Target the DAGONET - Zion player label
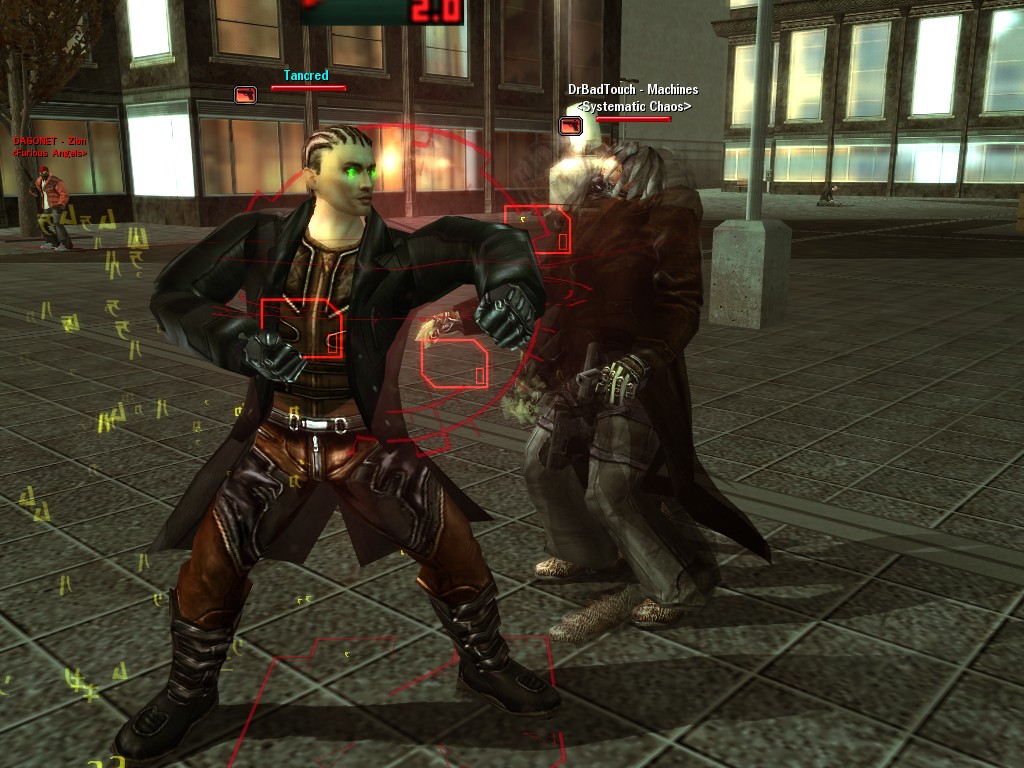Image resolution: width=1024 pixels, height=768 pixels. tap(49, 141)
